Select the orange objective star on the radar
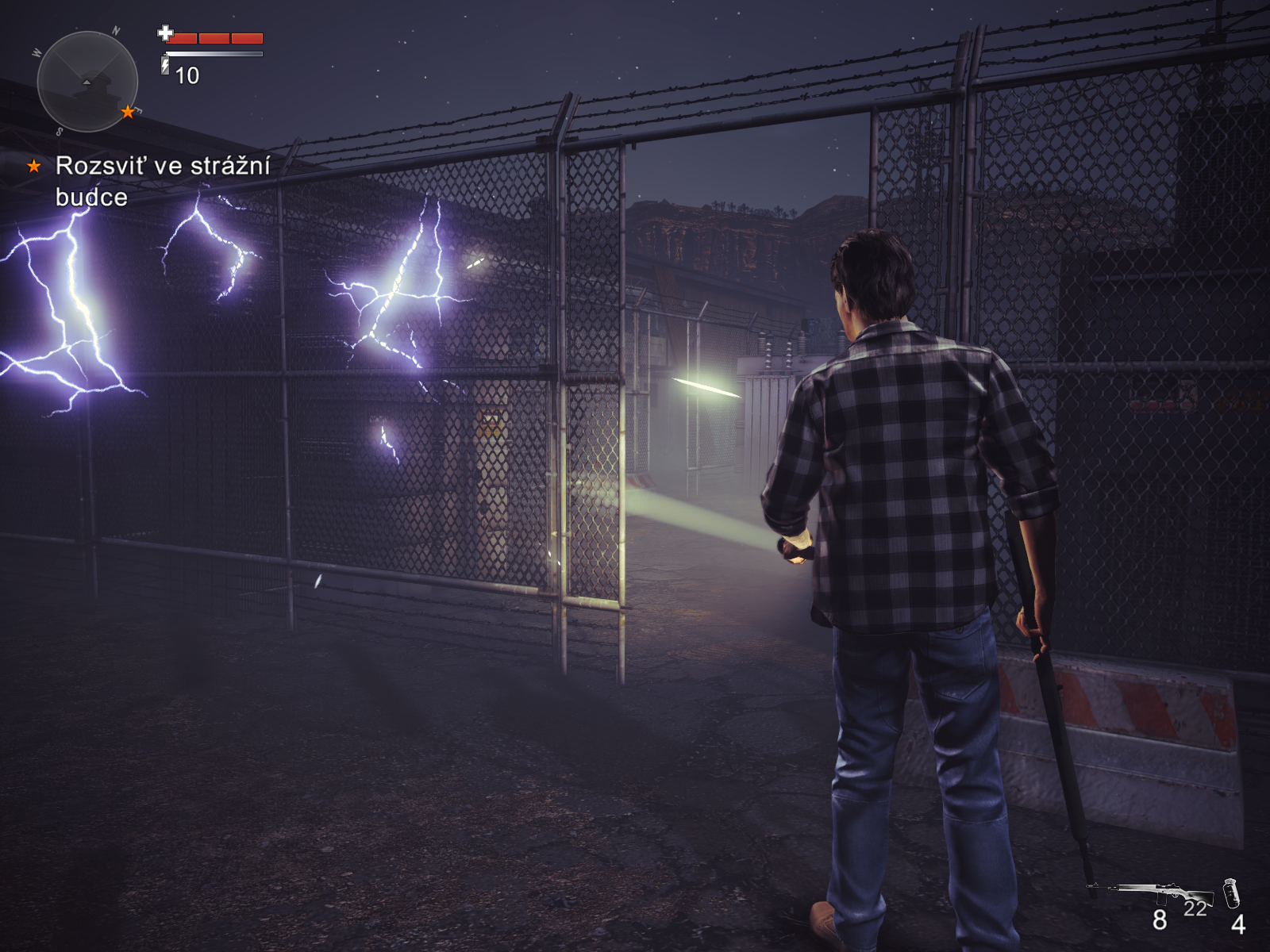This screenshot has height=952, width=1270. (x=128, y=112)
